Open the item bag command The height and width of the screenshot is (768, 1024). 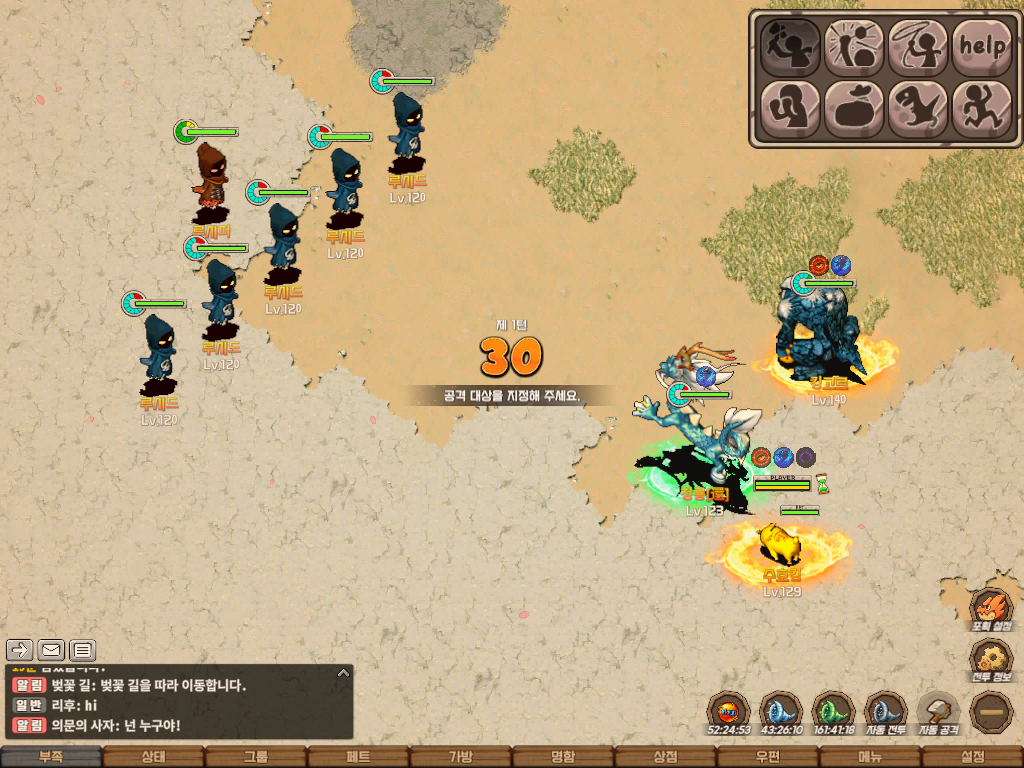click(x=854, y=108)
